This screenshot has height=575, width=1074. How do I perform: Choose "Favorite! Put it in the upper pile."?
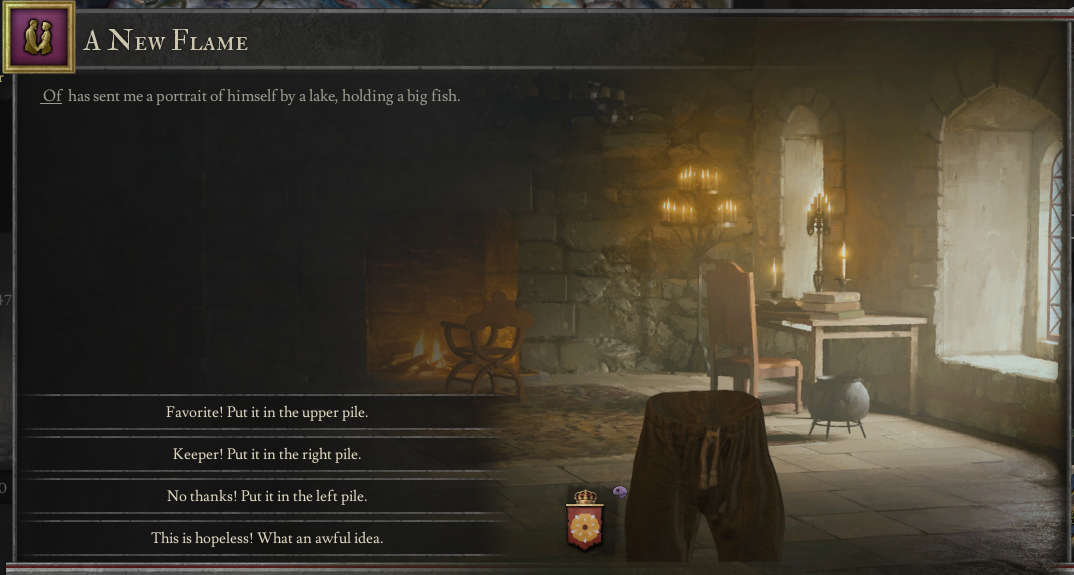267,412
